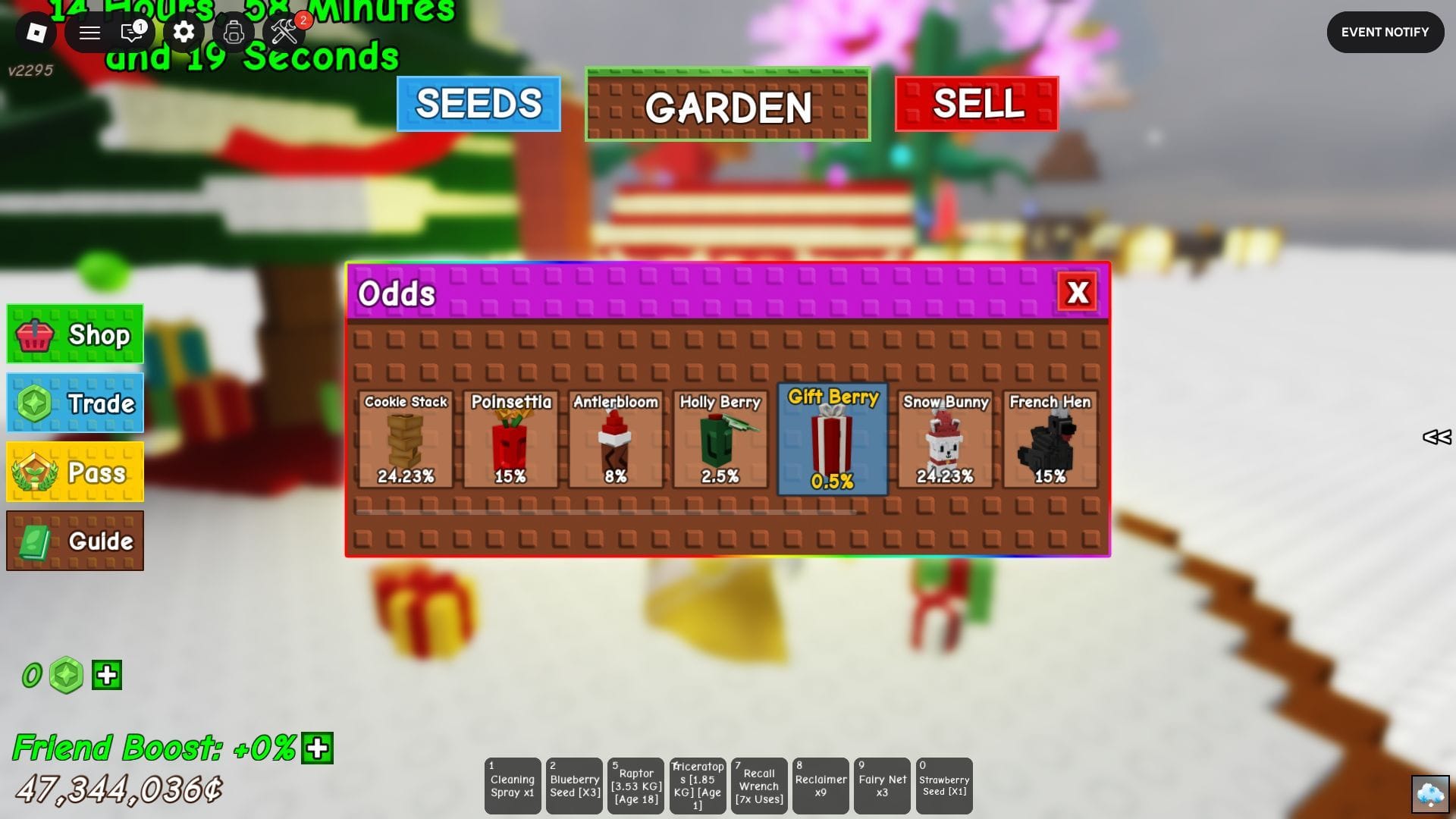Open the Guide book

pos(74,540)
